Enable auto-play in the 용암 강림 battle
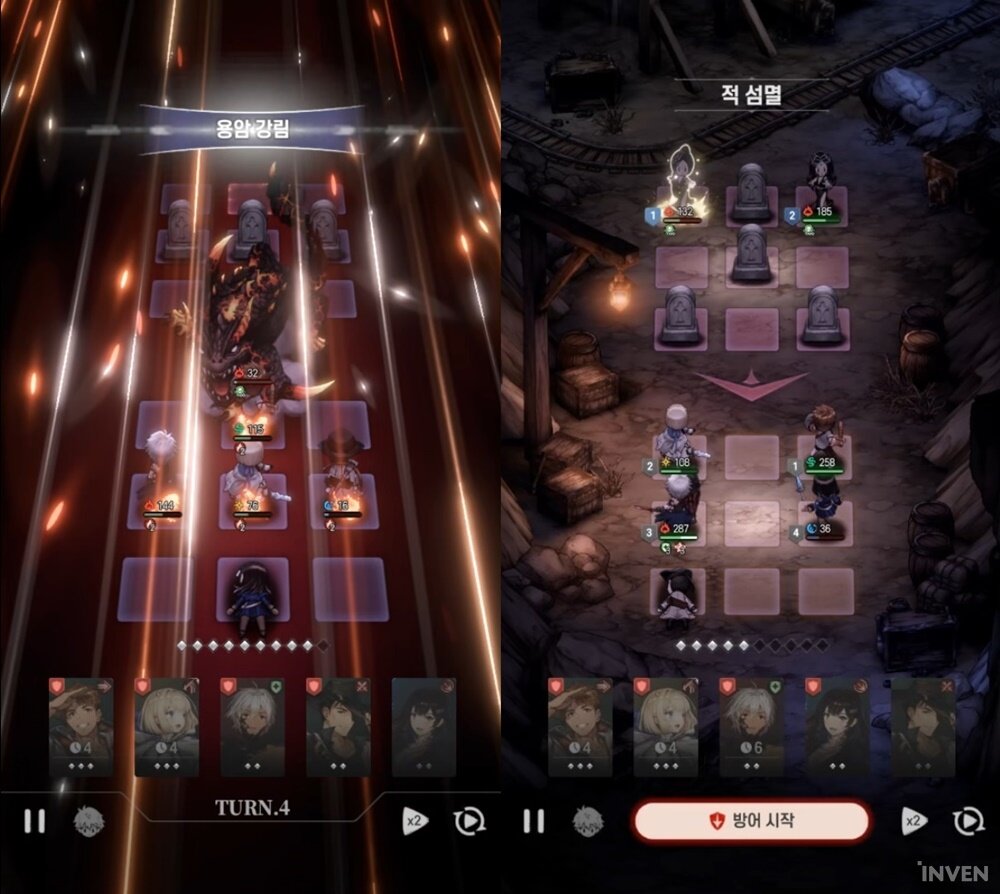This screenshot has height=894, width=1000. click(469, 822)
